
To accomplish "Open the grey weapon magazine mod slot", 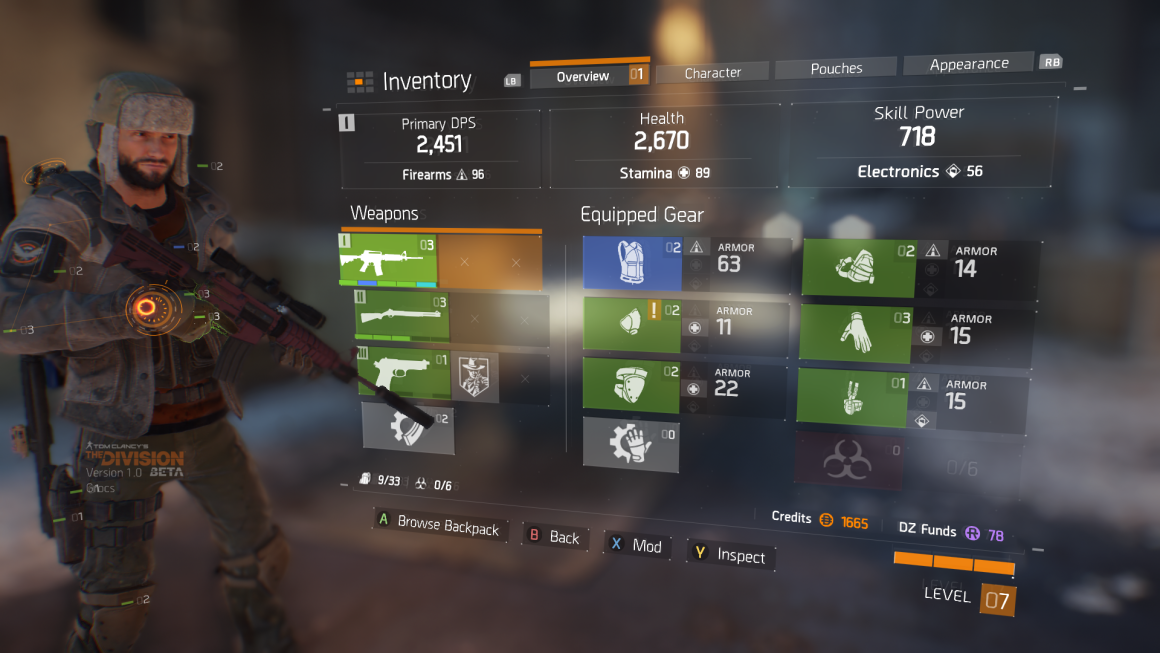I will coord(407,427).
